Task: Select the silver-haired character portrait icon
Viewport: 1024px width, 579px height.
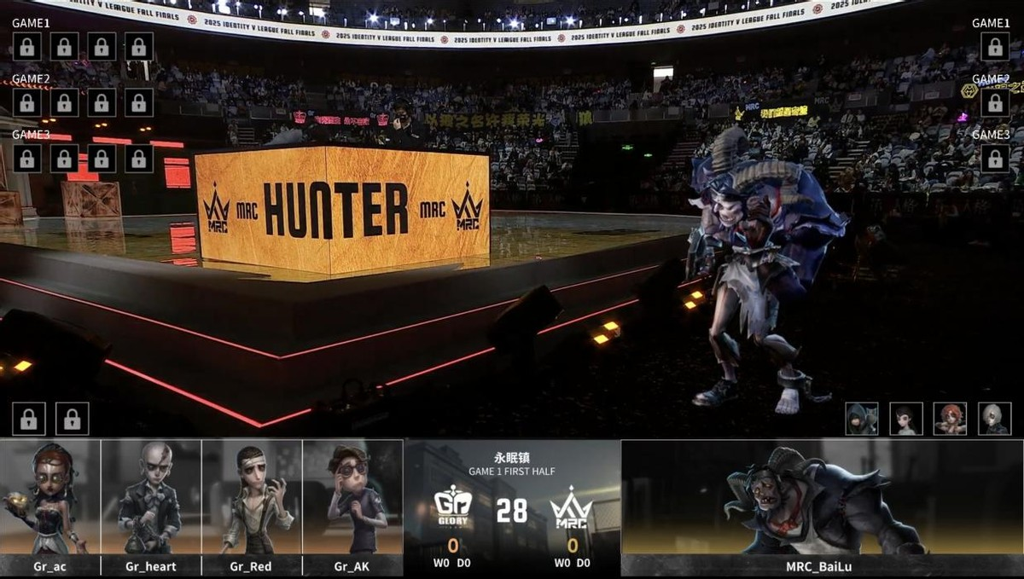Action: click(x=994, y=418)
